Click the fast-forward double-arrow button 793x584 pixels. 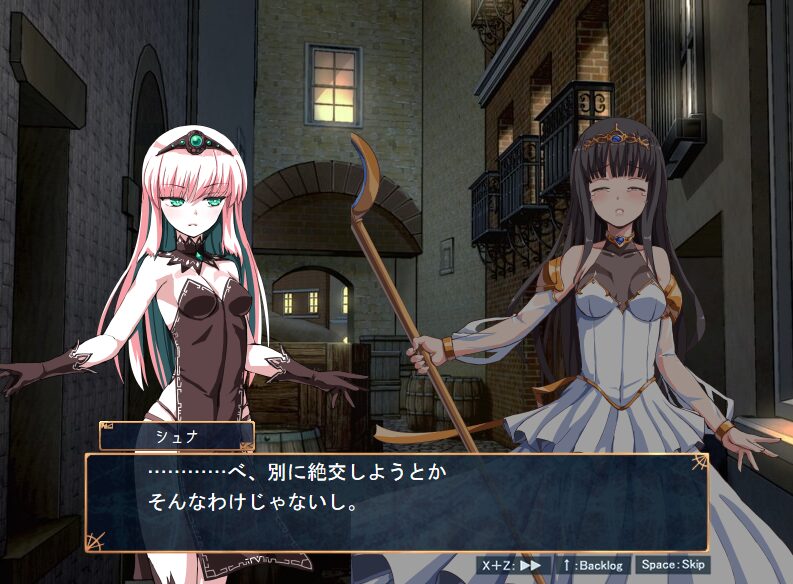[x=513, y=565]
